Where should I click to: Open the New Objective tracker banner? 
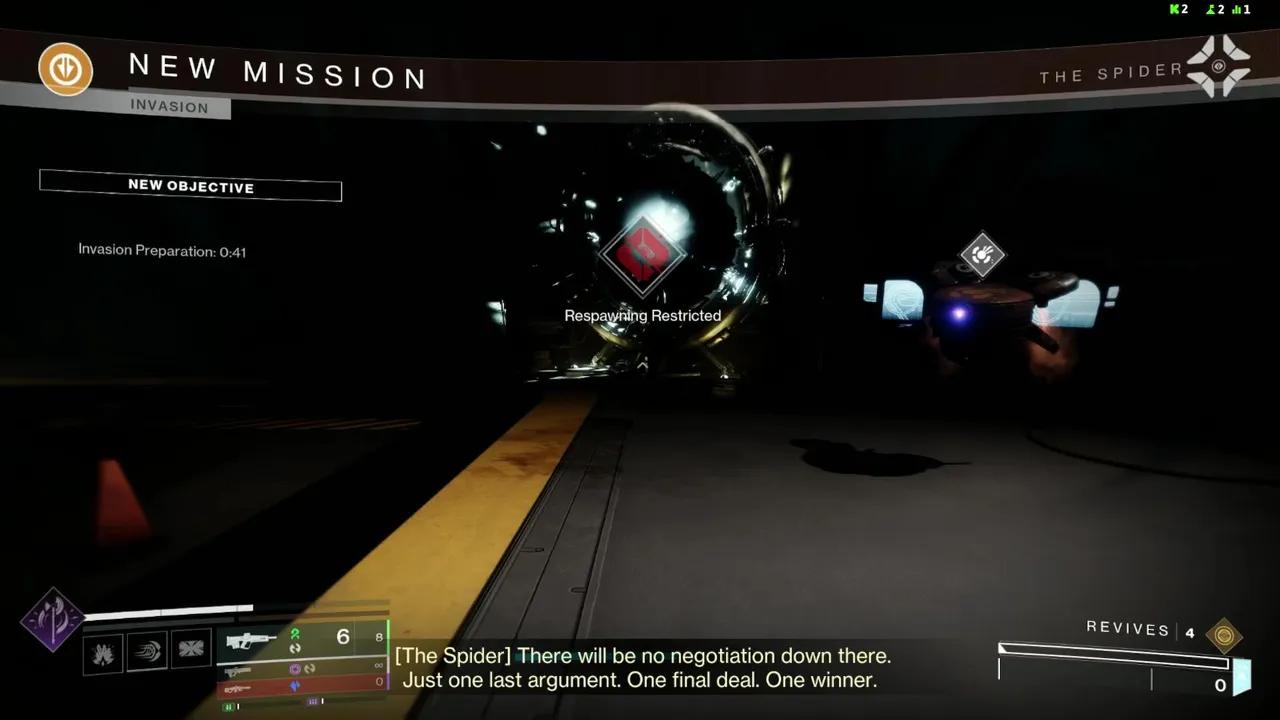[190, 186]
